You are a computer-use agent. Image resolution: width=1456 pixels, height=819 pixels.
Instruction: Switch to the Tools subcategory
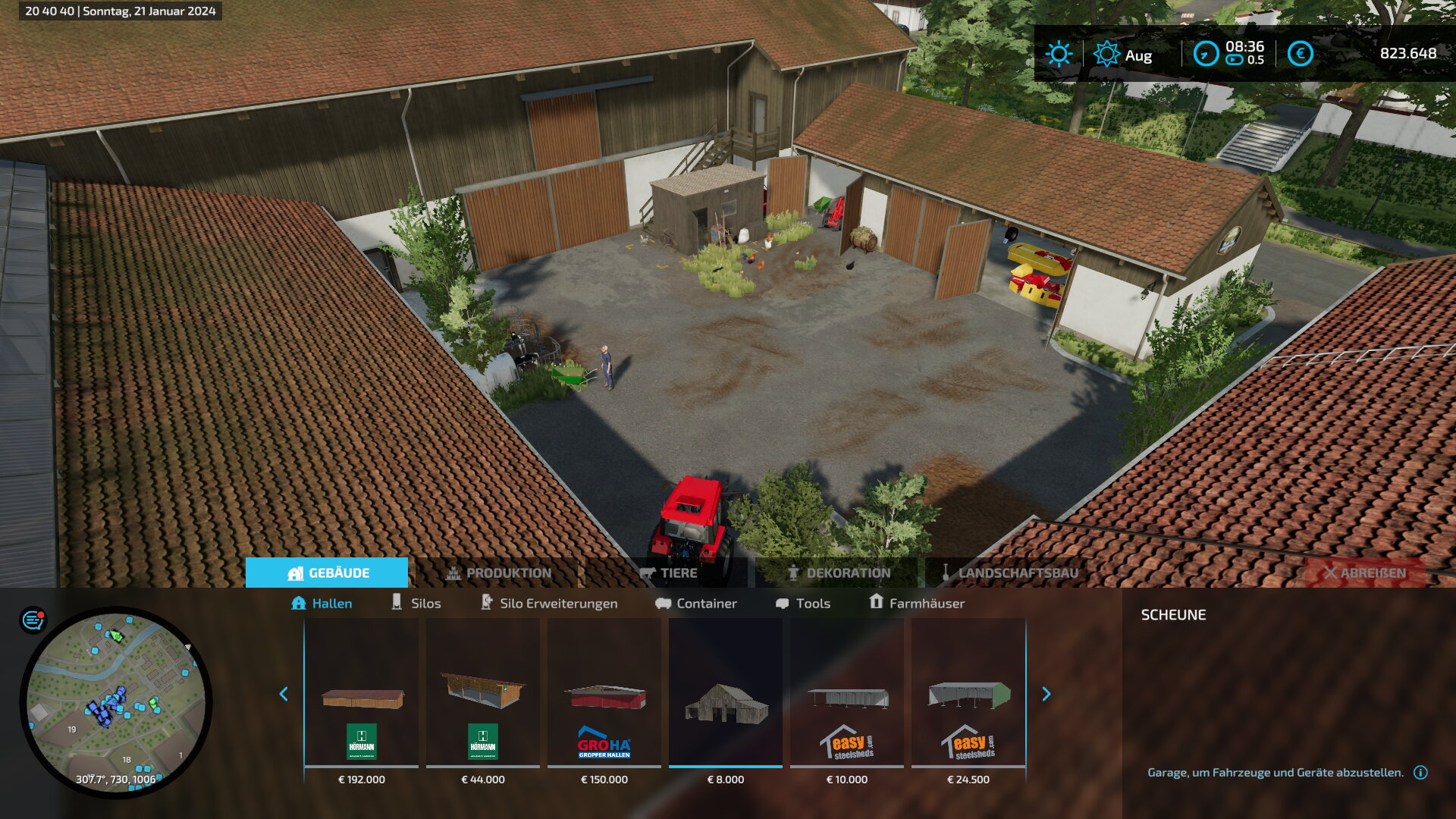point(803,603)
